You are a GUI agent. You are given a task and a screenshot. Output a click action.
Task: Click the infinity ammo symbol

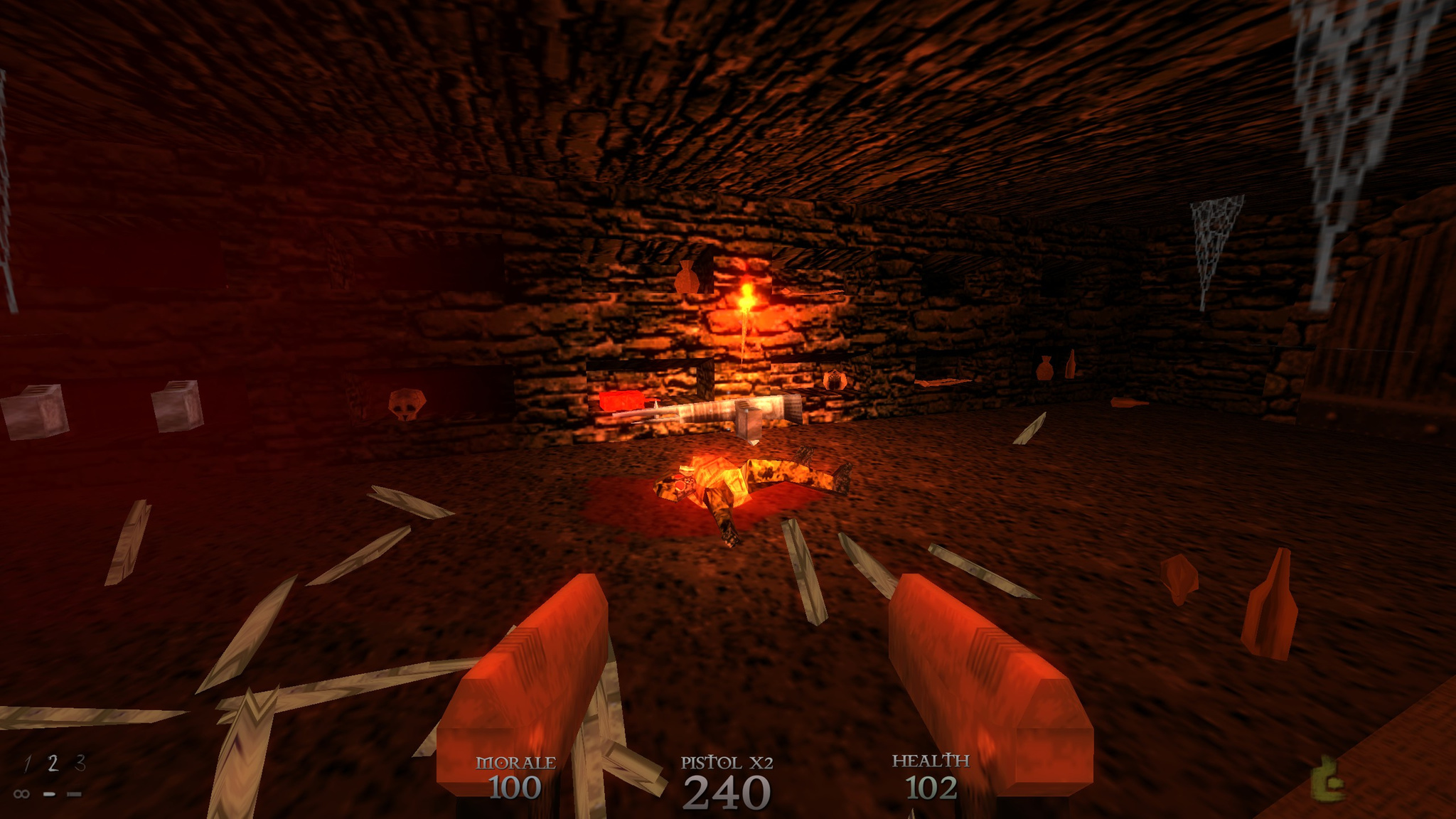(22, 796)
